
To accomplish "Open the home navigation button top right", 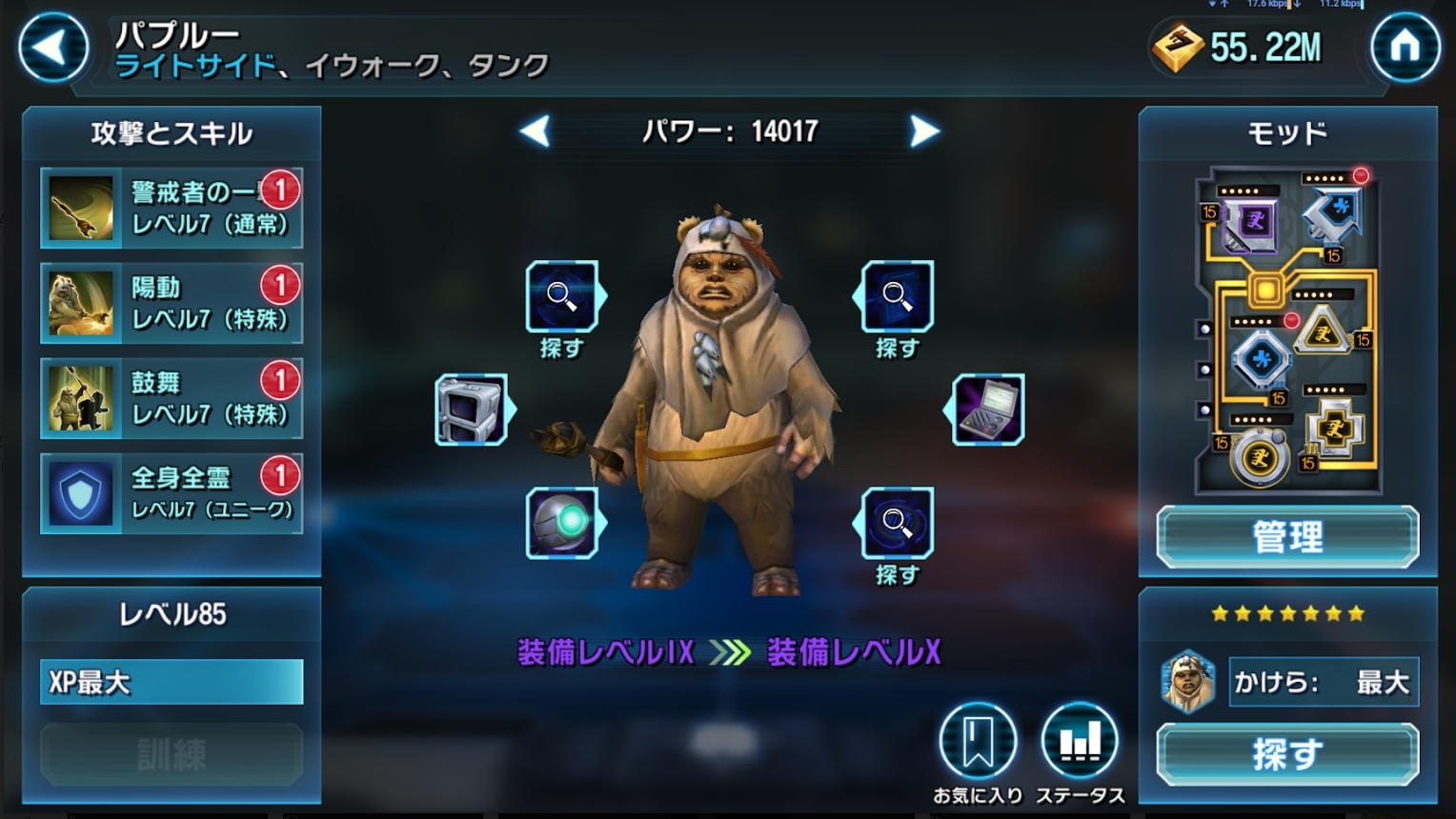I will tap(1405, 48).
